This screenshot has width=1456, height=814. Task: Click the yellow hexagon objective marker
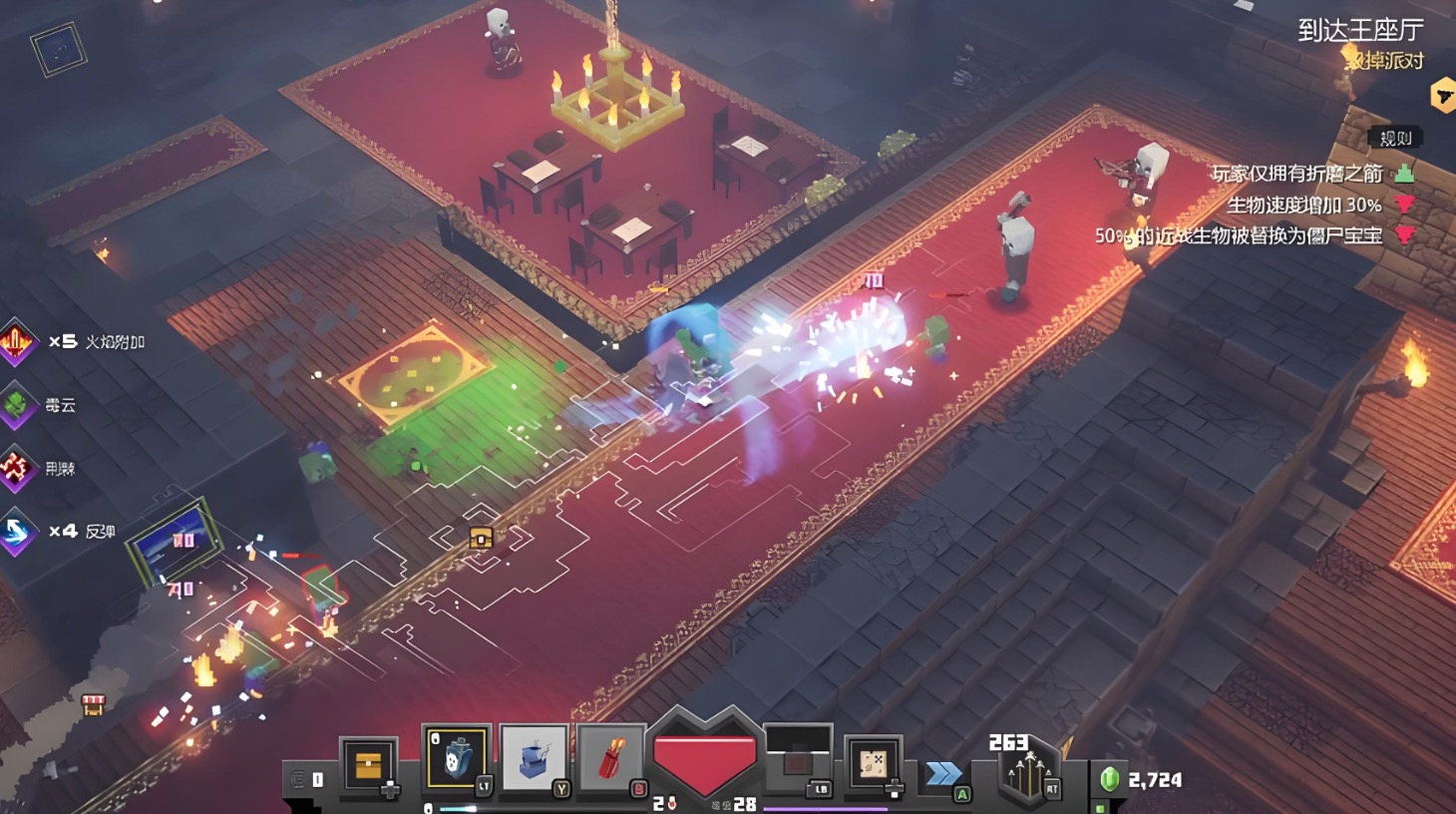click(1442, 96)
